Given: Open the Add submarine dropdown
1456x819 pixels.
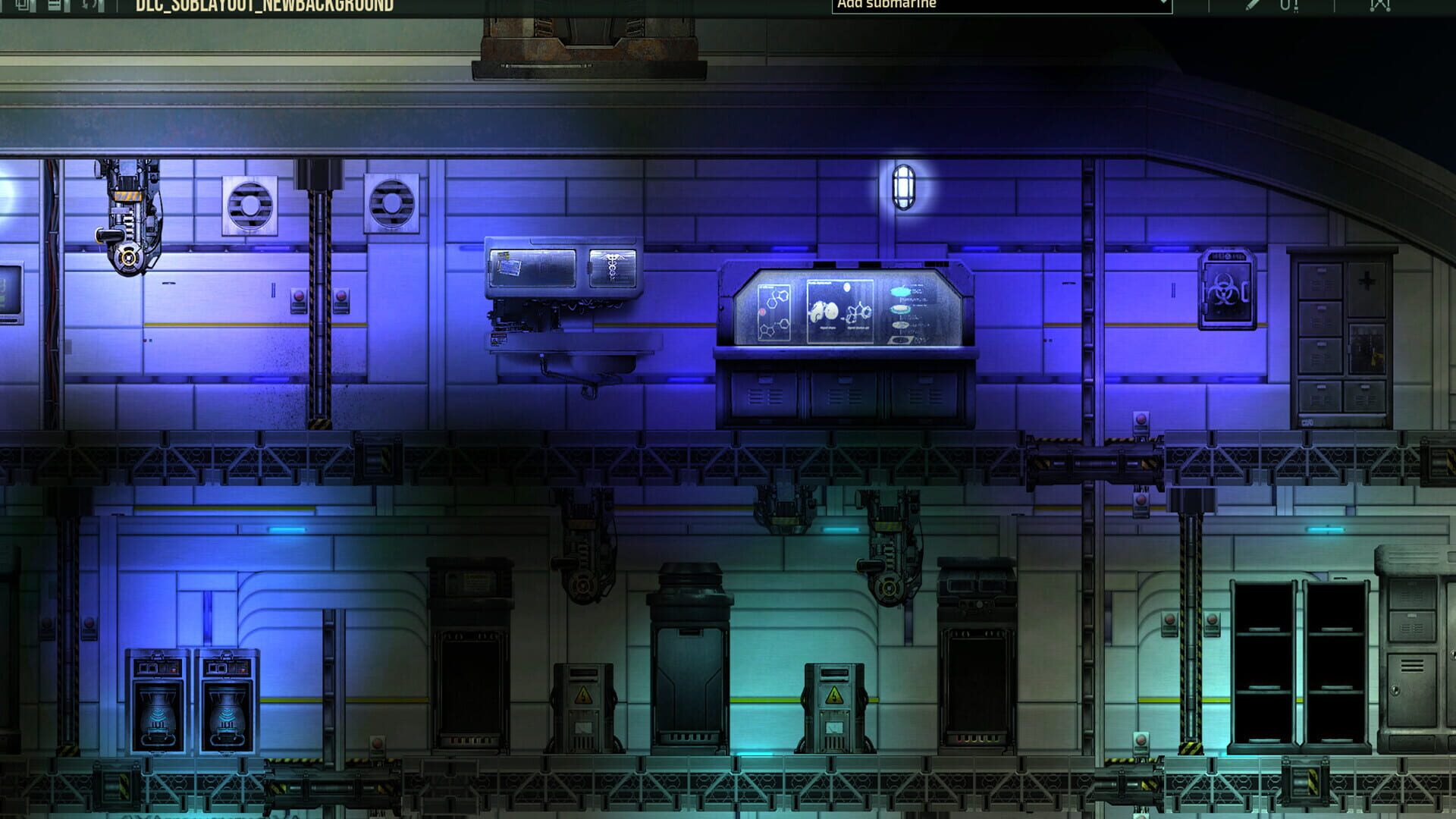Looking at the screenshot, I should pyautogui.click(x=986, y=4).
